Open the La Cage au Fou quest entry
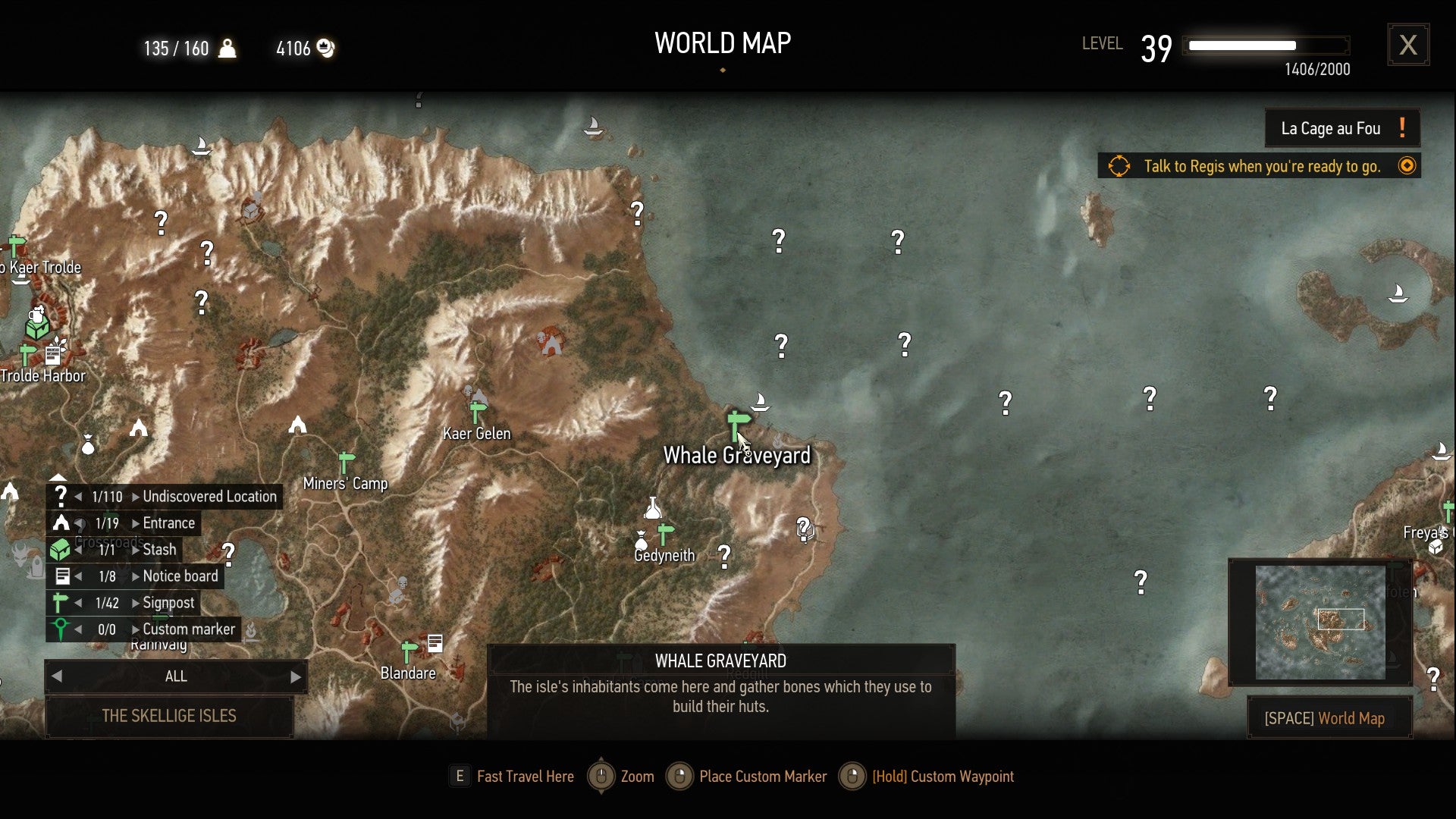This screenshot has height=819, width=1456. [x=1341, y=128]
